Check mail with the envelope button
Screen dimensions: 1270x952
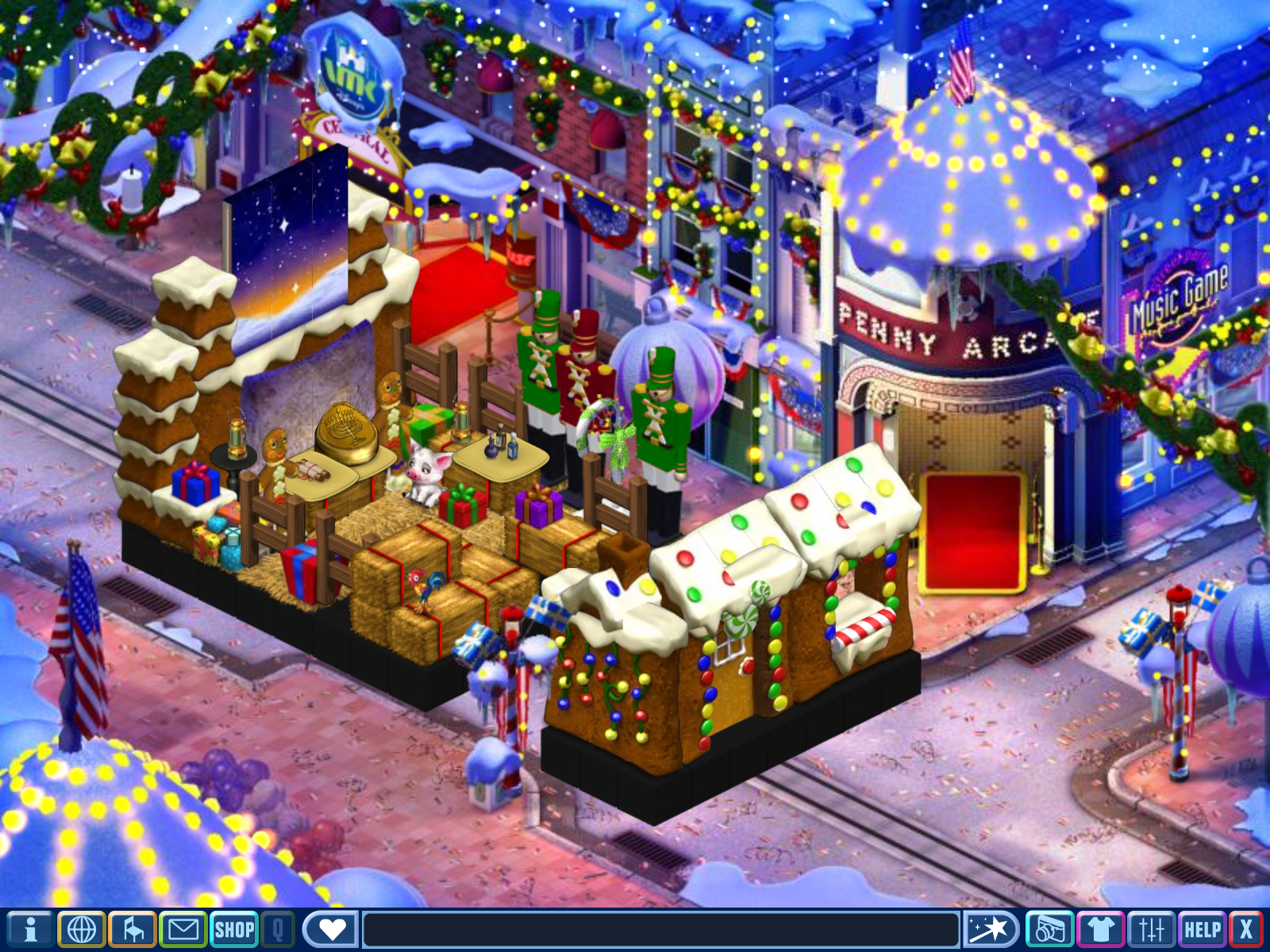(183, 929)
